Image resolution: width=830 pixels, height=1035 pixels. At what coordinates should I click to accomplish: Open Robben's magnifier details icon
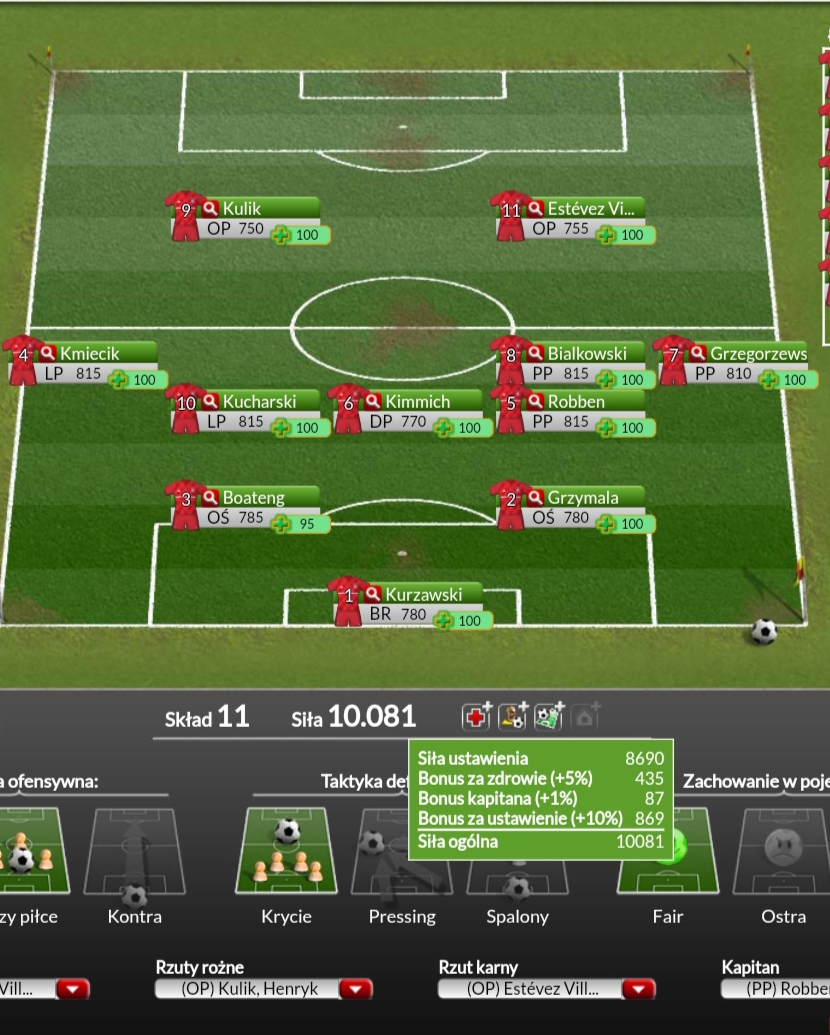tap(535, 401)
